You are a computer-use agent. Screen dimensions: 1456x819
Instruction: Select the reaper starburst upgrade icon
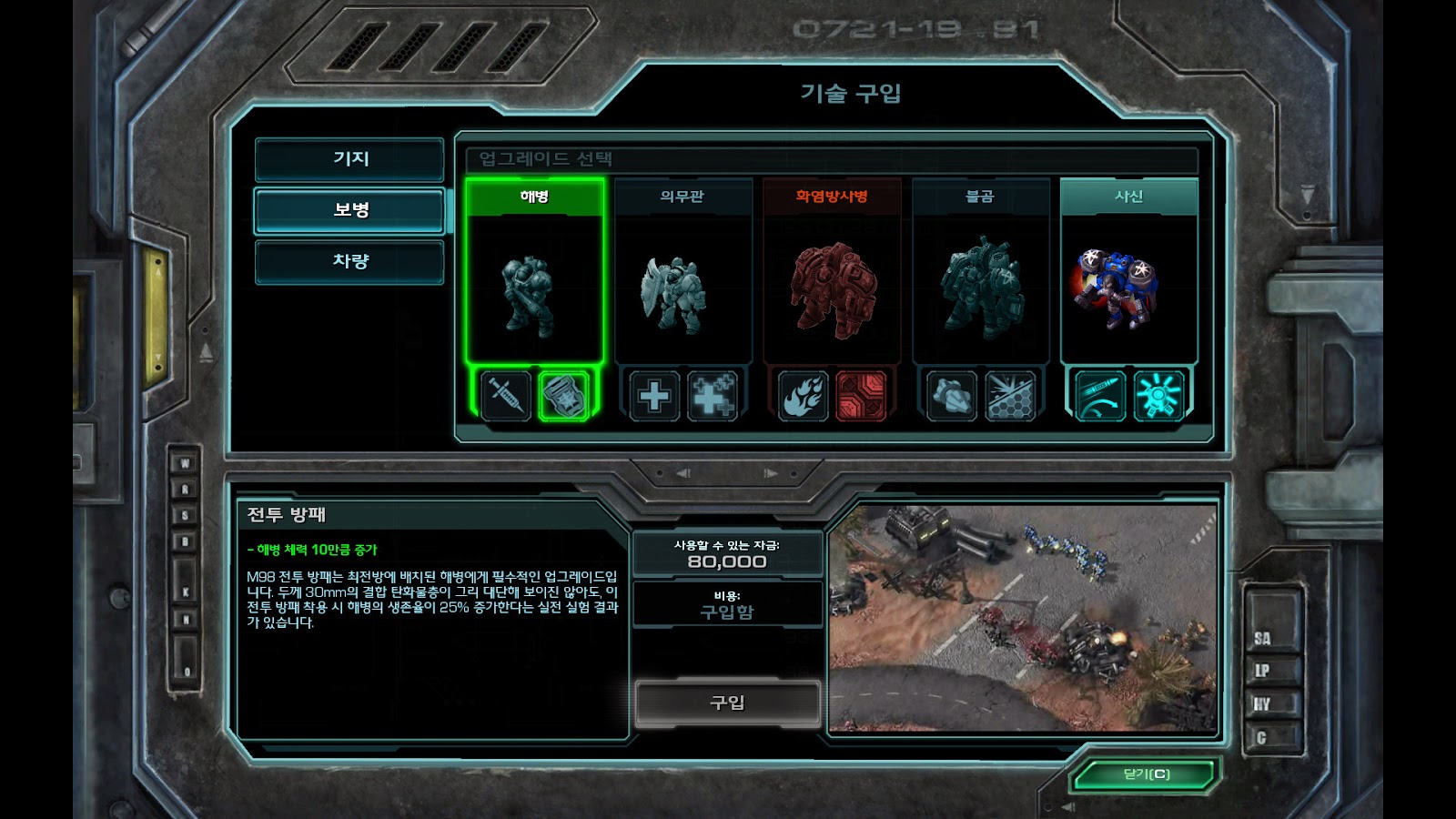tap(1158, 396)
